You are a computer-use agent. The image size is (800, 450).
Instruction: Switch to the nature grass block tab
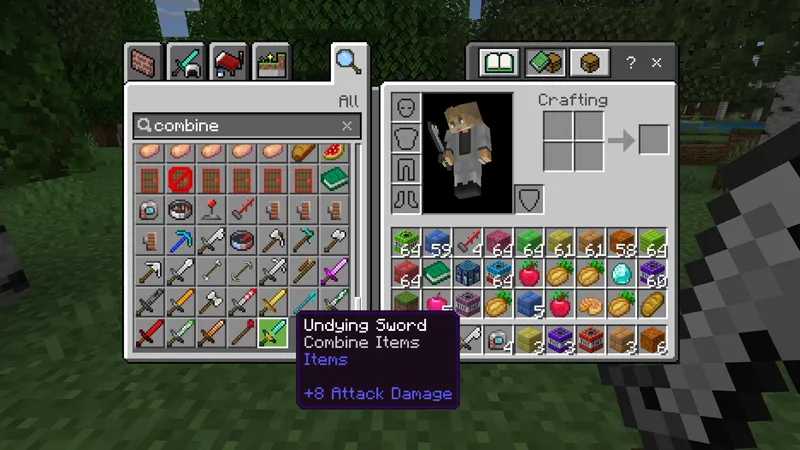tap(271, 62)
